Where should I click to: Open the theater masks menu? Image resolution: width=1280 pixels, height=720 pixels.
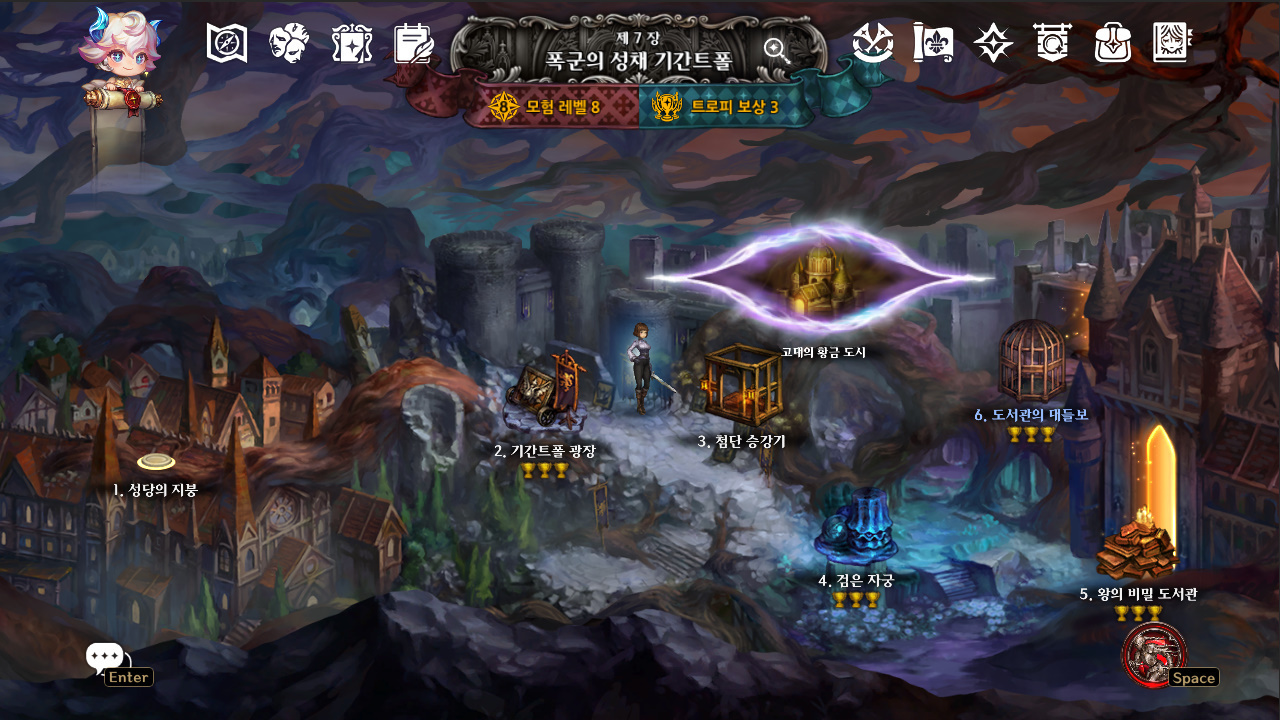pyautogui.click(x=289, y=43)
